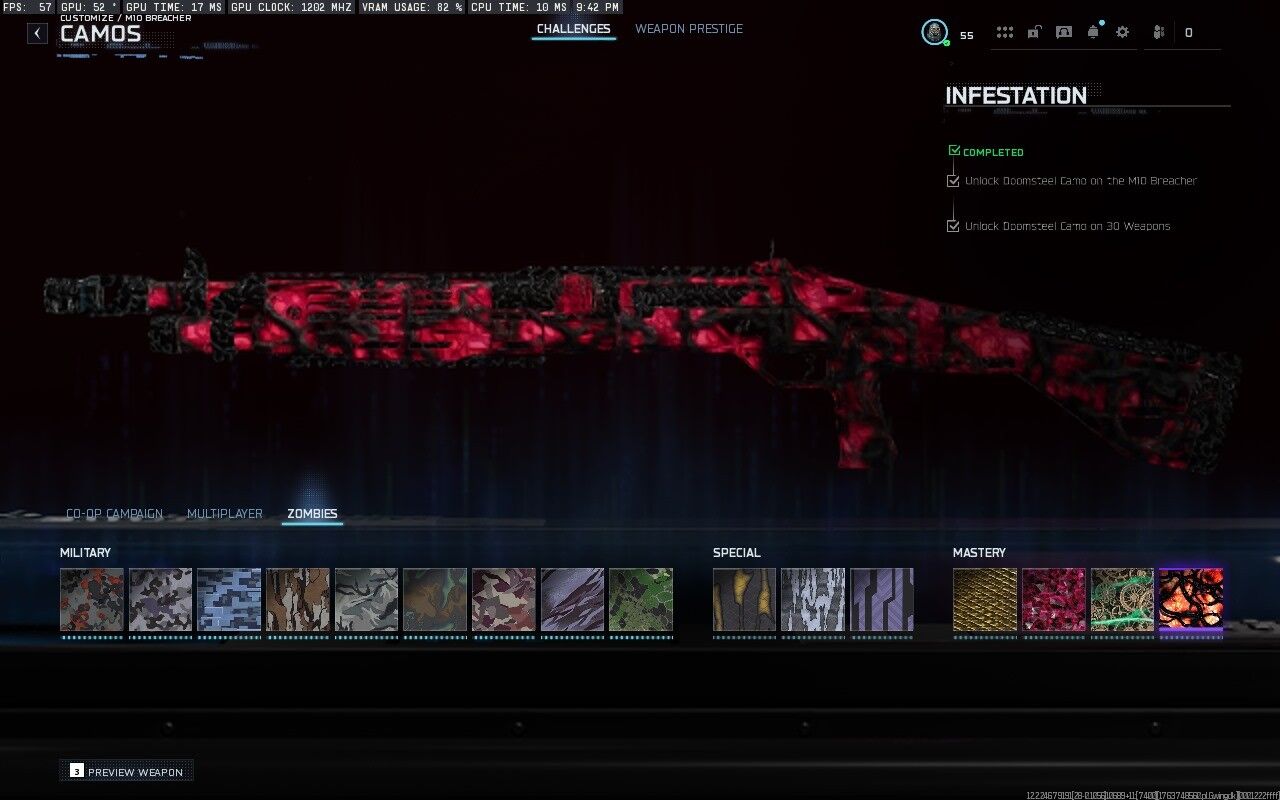1280x800 pixels.
Task: Click the level 55 player emblem
Action: 935,31
